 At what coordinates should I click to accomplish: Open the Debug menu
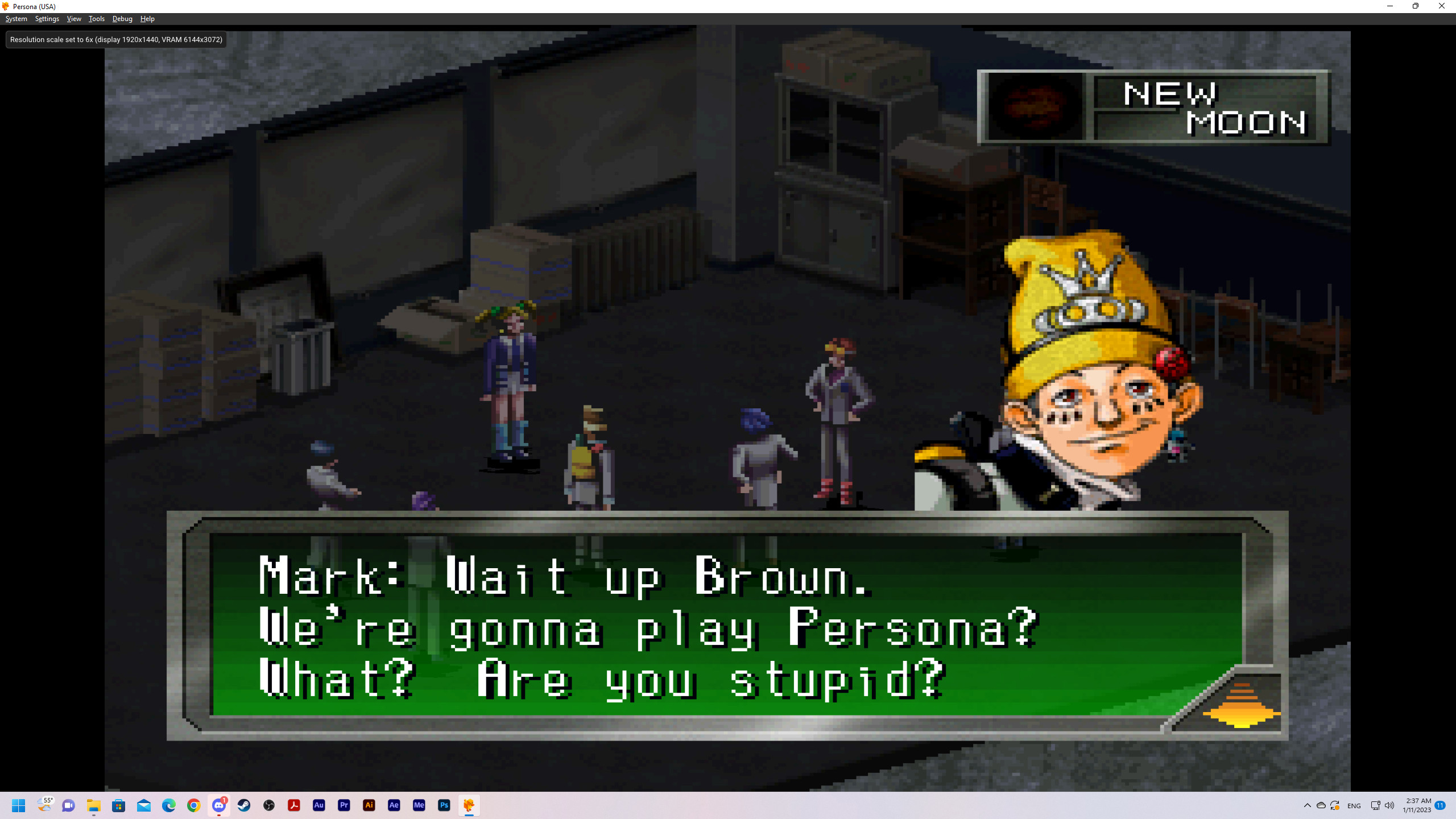tap(122, 18)
